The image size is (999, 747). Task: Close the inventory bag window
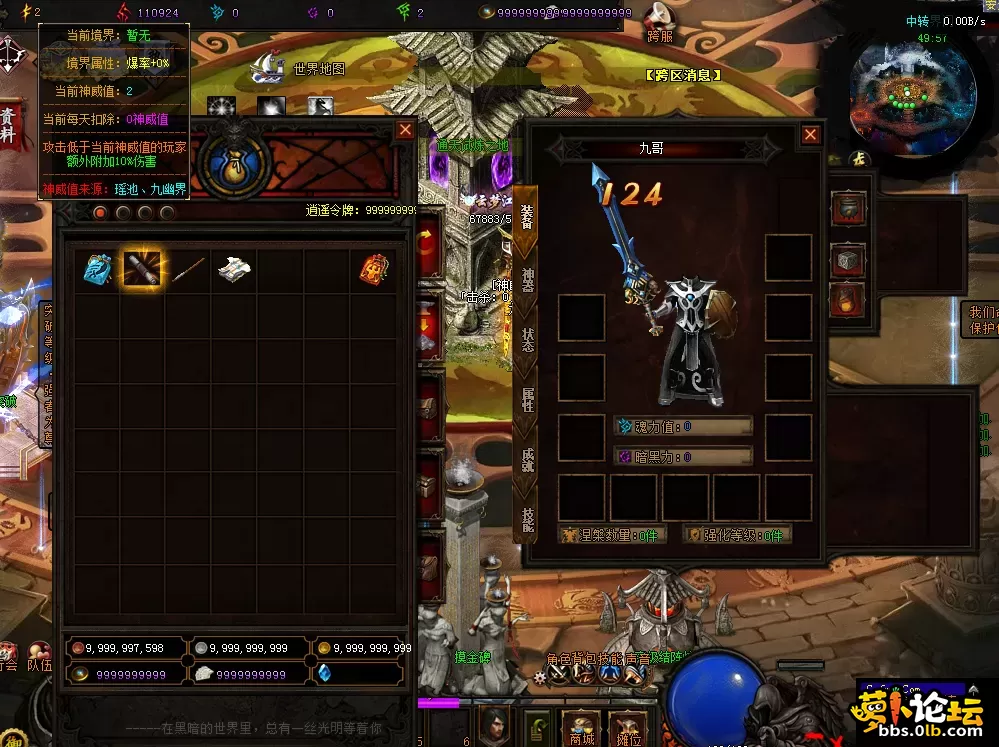pyautogui.click(x=405, y=130)
